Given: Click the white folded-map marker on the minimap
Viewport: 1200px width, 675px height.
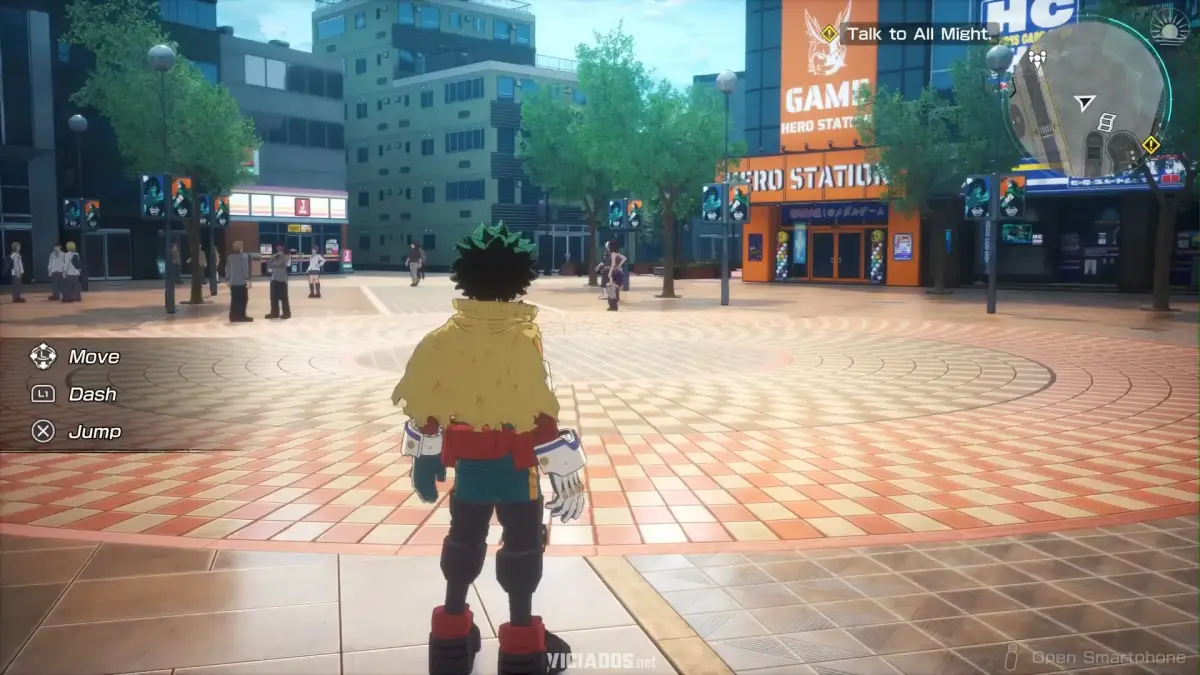Looking at the screenshot, I should 1106,123.
